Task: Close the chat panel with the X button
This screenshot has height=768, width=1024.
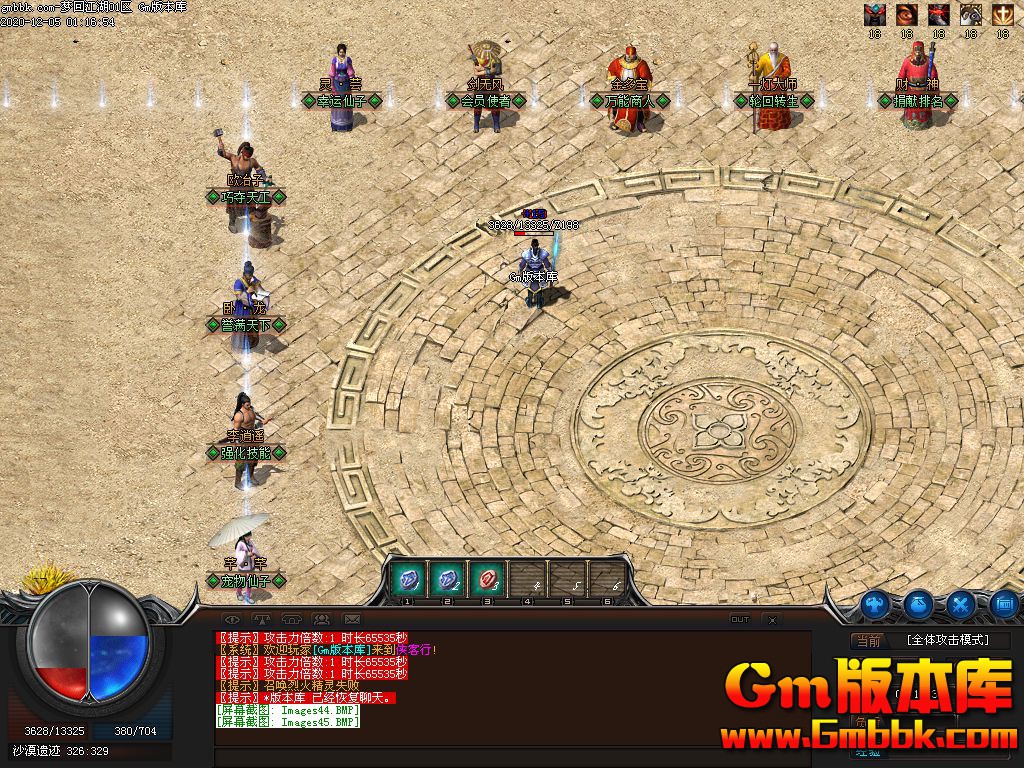Action: pyautogui.click(x=771, y=620)
